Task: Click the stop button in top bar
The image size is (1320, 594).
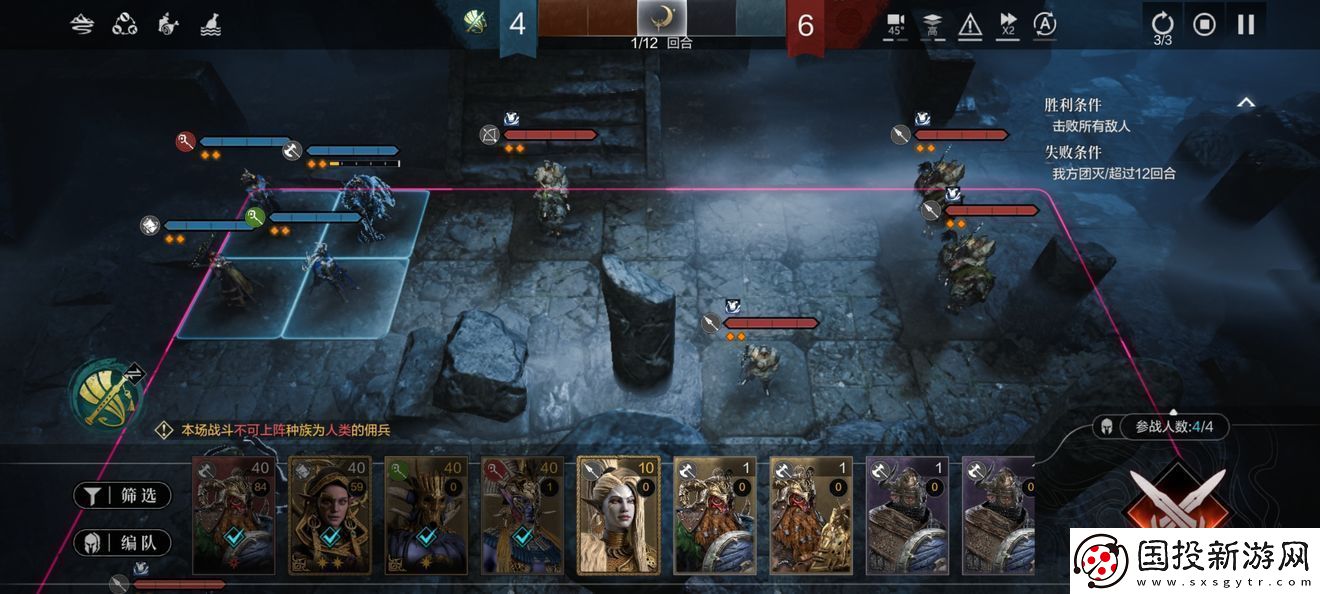Action: pyautogui.click(x=1204, y=24)
